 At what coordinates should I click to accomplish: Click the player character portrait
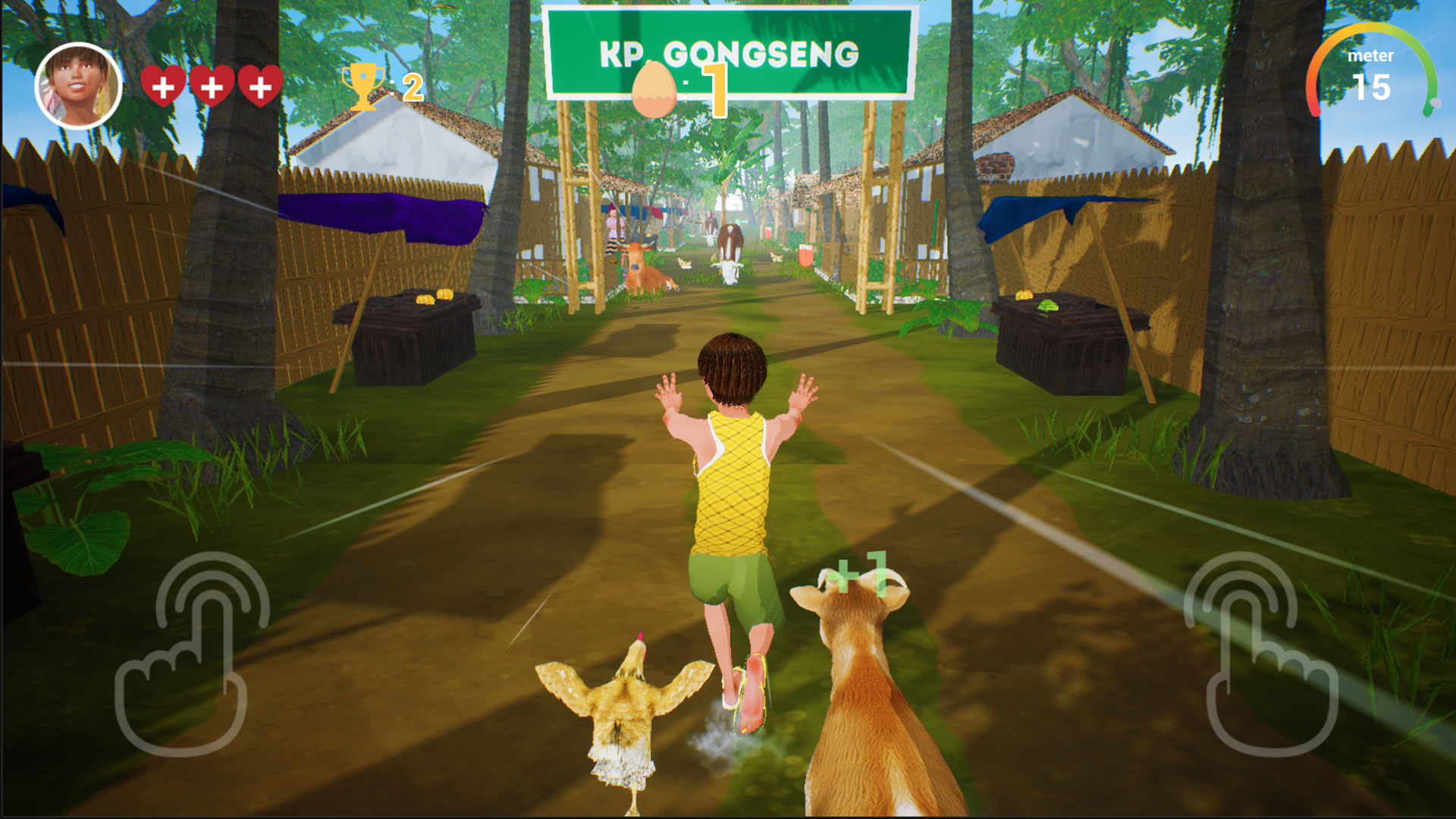coord(78,86)
